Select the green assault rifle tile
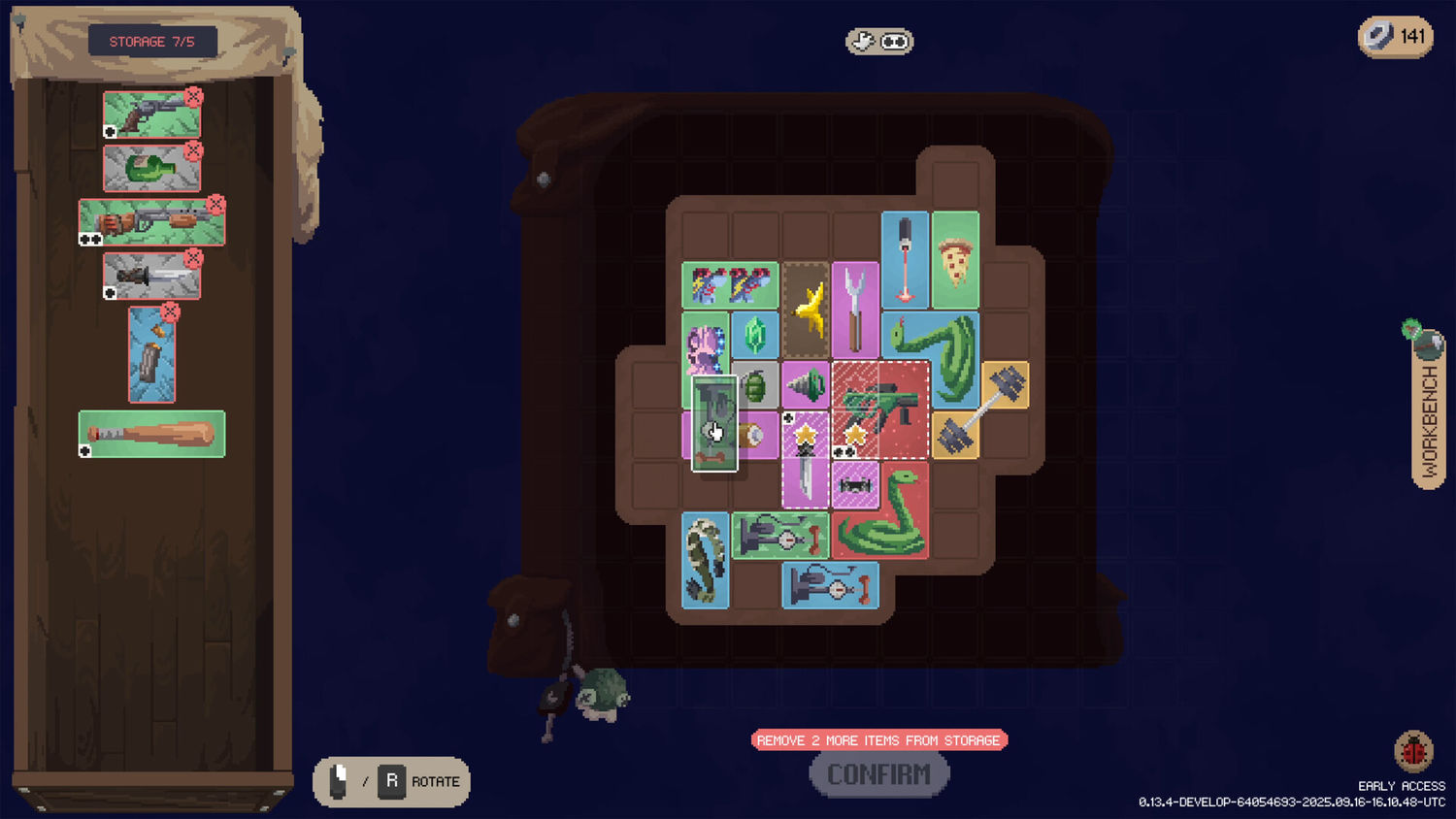The width and height of the screenshot is (1456, 819). pos(879,409)
